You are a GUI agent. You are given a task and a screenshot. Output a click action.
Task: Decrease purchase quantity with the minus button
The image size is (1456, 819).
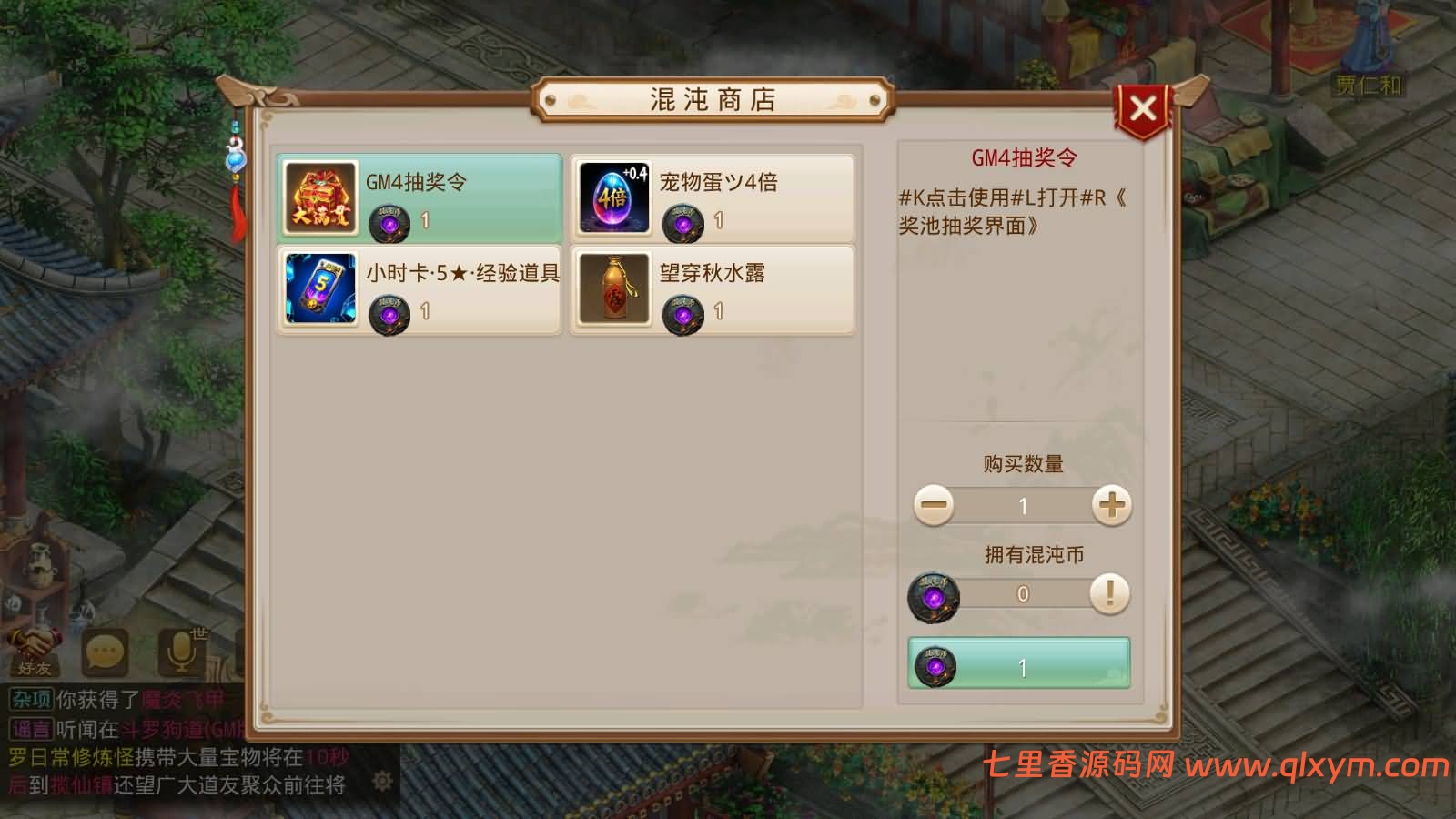coord(933,506)
